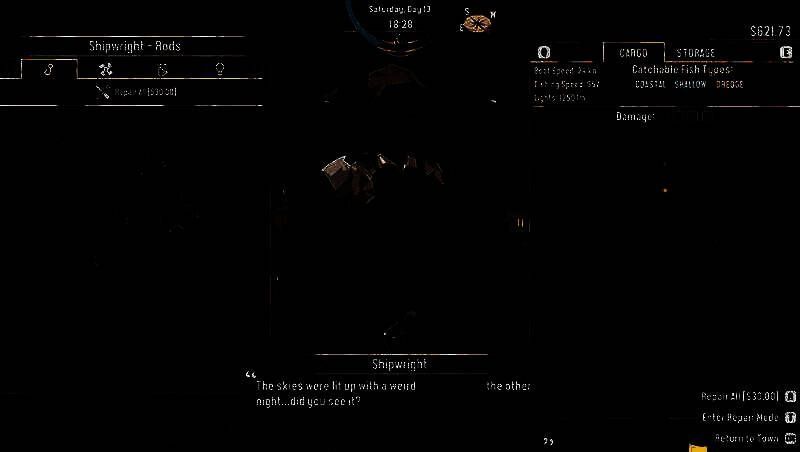
Task: Show the lights bulb tab
Action: pos(219,70)
